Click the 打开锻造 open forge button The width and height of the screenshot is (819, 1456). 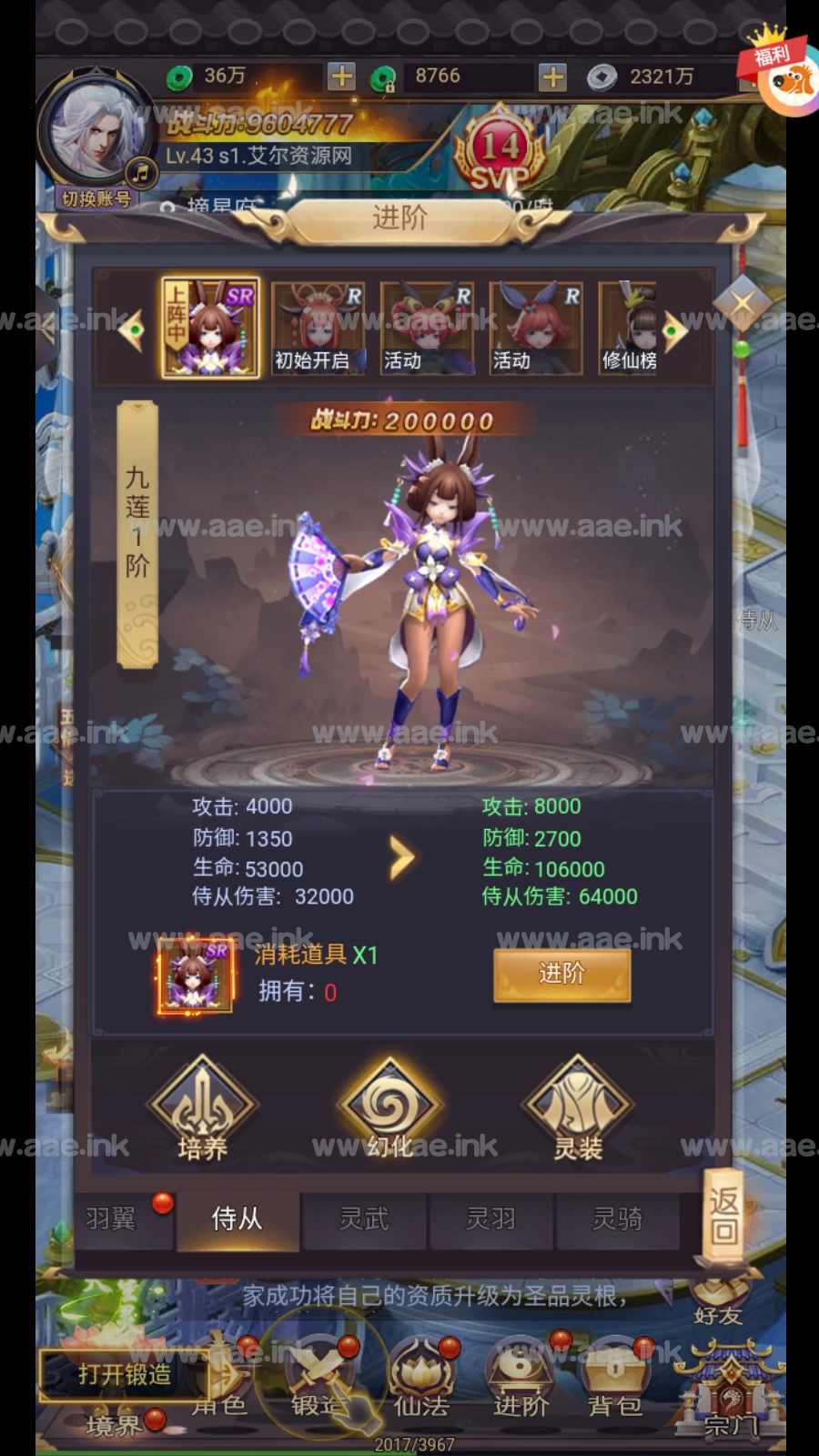pyautogui.click(x=125, y=1374)
